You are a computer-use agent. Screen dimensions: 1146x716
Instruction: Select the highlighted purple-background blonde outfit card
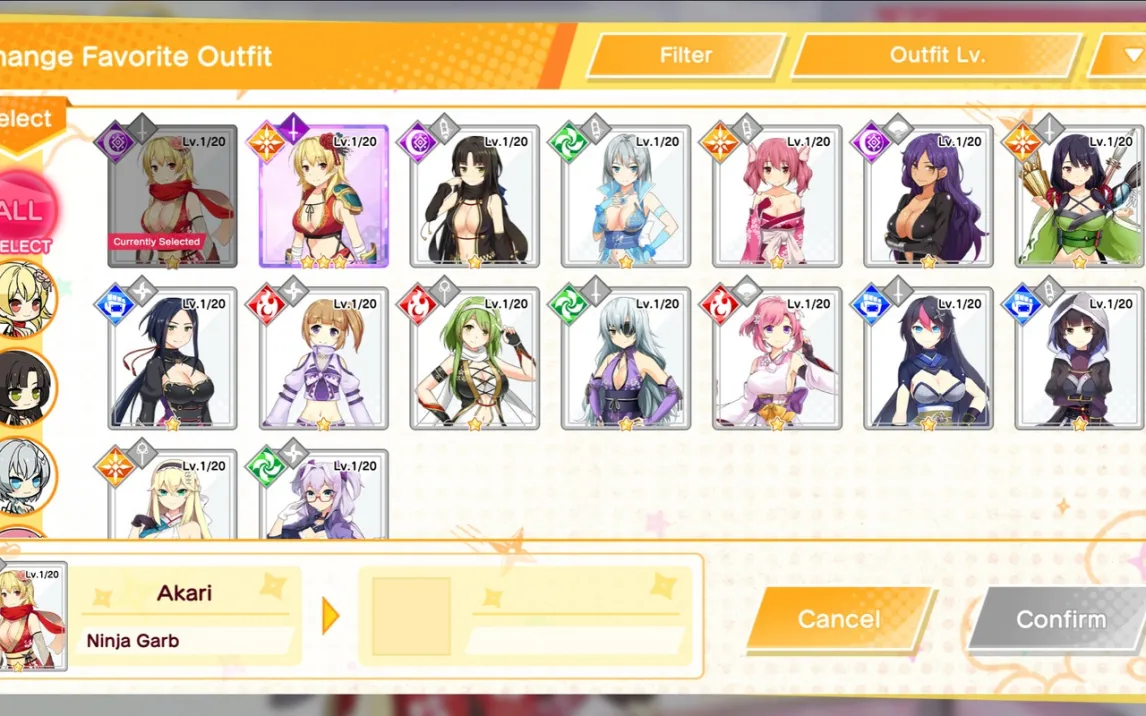[323, 197]
